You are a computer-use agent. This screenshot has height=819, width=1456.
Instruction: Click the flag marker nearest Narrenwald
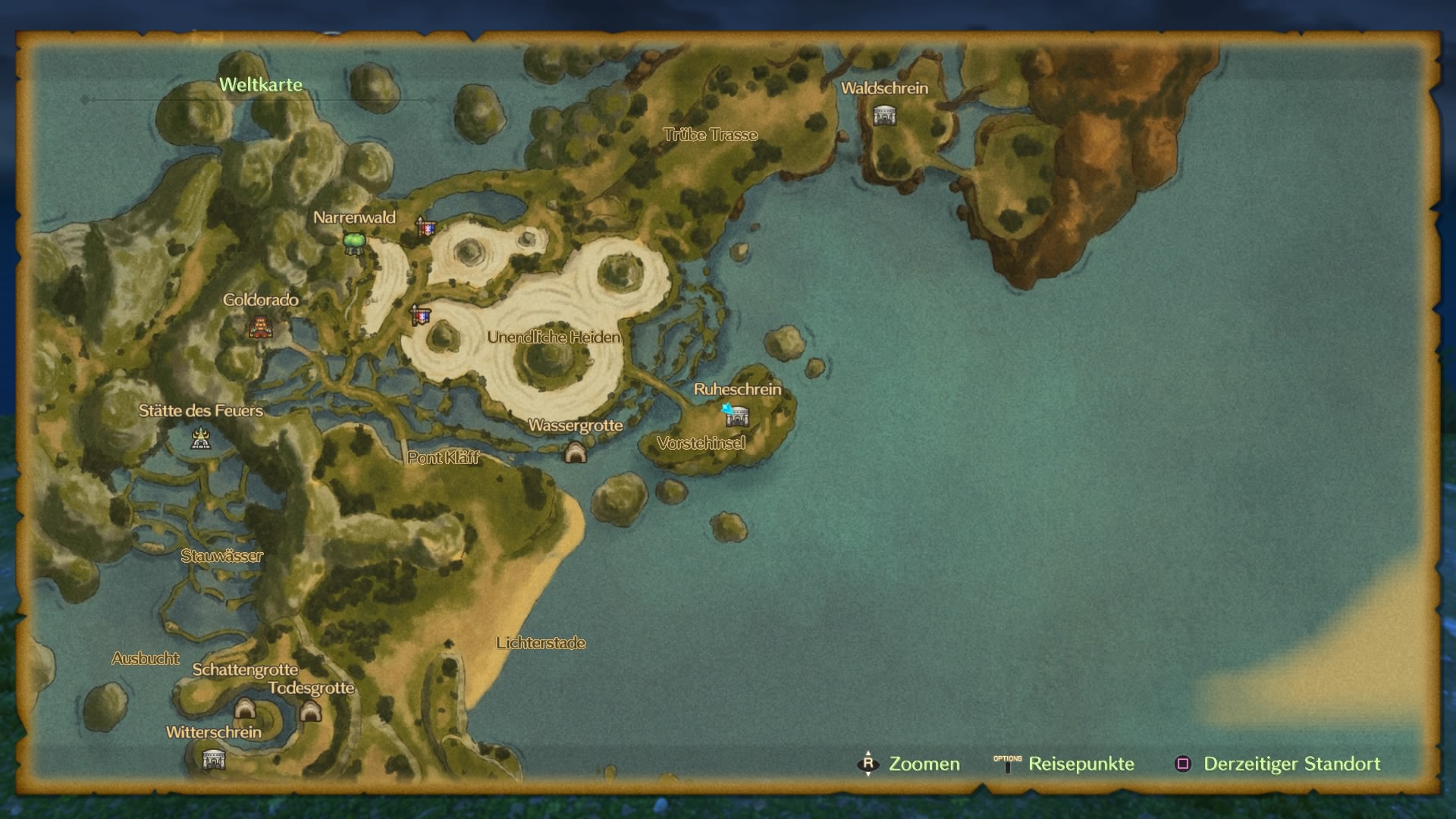pyautogui.click(x=425, y=226)
